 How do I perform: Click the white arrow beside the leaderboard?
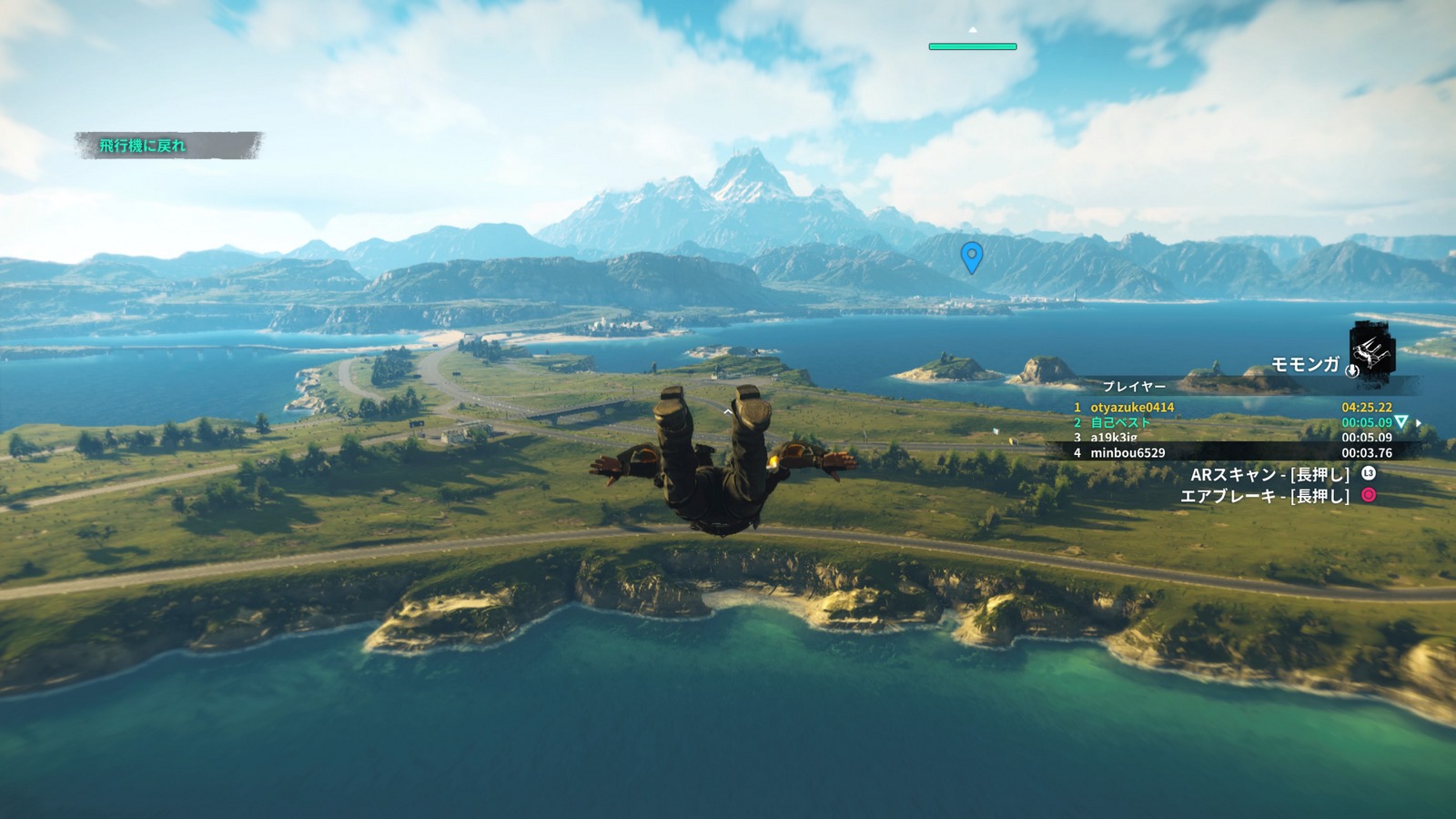1419,423
